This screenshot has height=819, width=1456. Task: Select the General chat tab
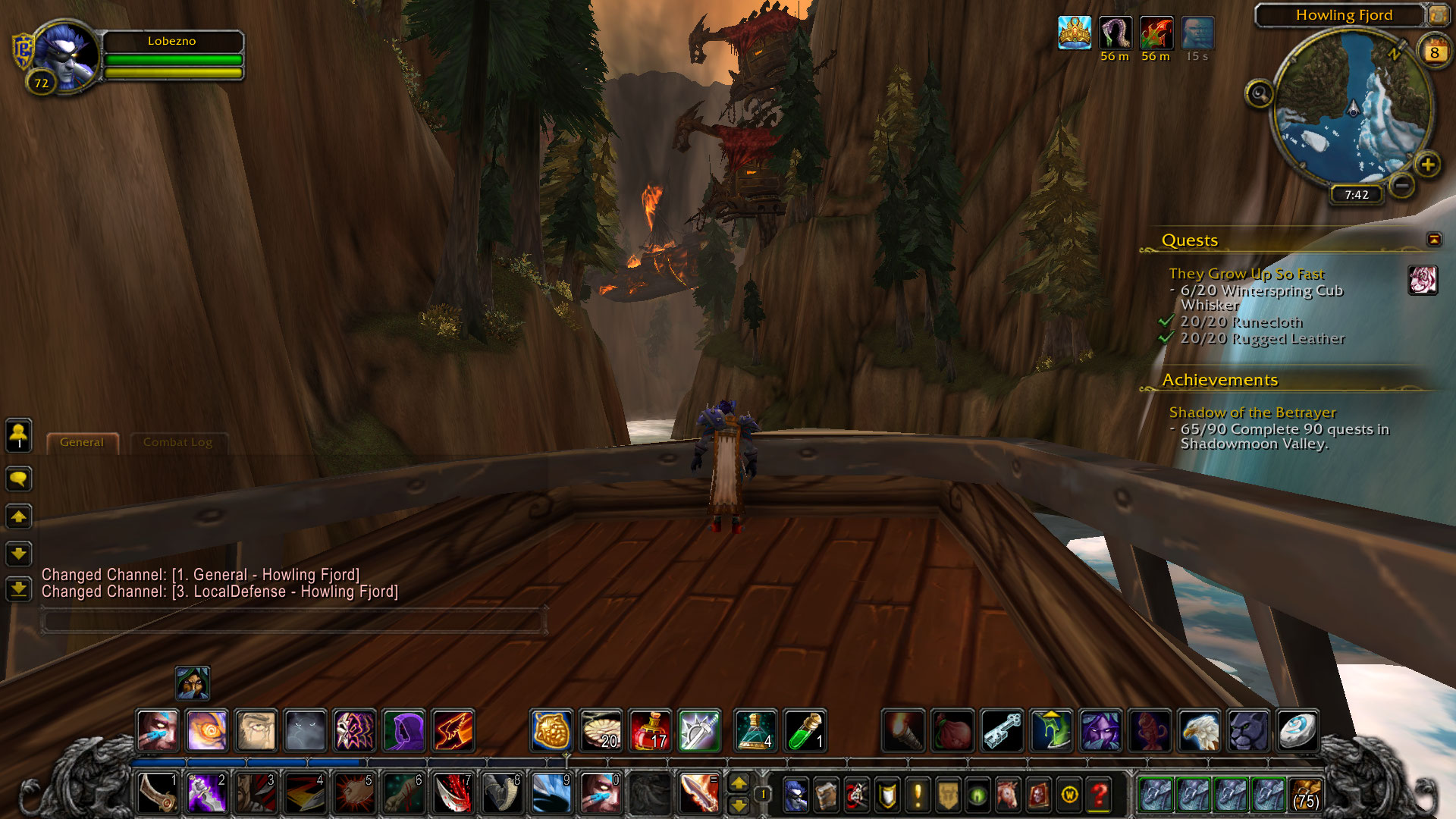click(x=82, y=442)
